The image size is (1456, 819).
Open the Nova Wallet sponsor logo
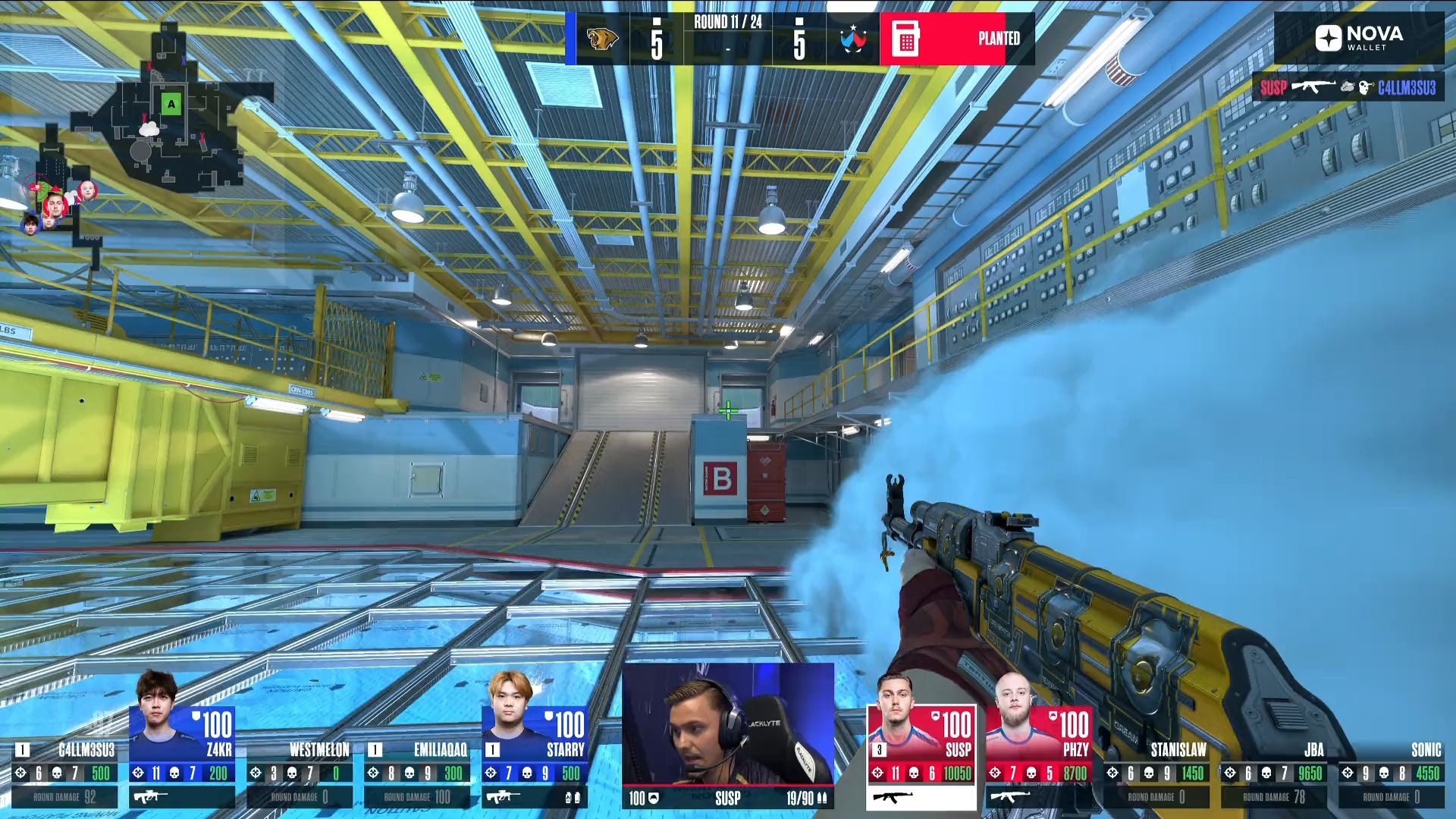coord(1359,38)
